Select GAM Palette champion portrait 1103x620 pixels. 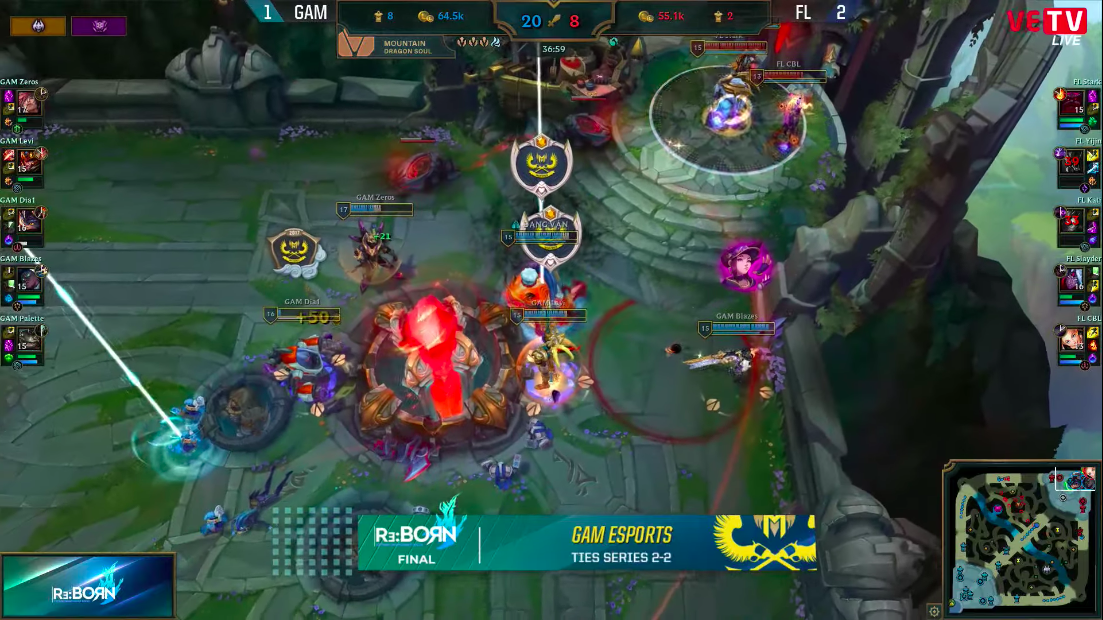pos(28,340)
